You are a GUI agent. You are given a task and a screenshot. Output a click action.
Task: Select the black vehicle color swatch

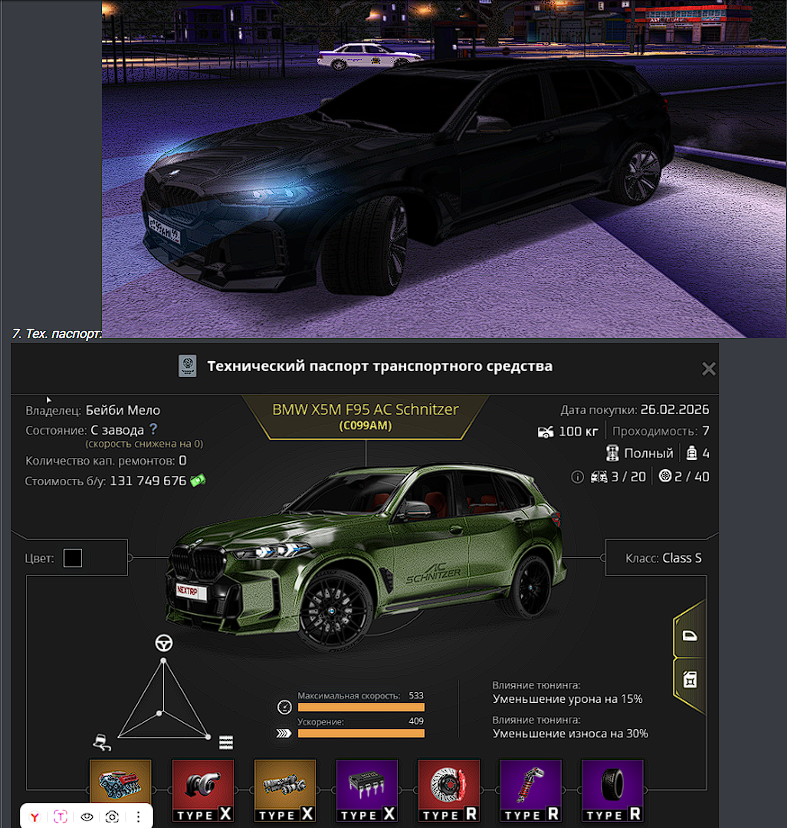pos(73,558)
